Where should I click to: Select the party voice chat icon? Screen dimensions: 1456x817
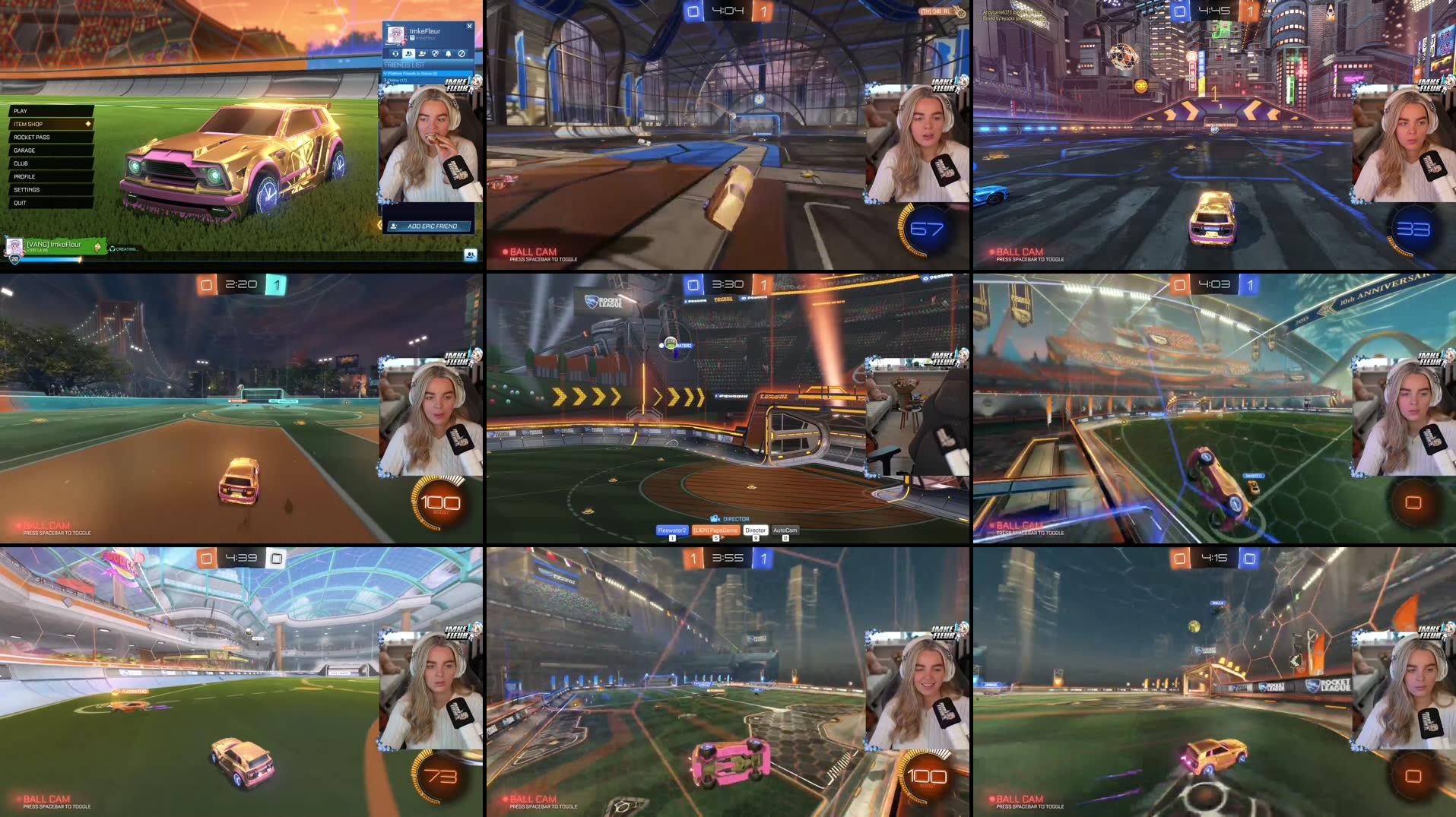click(x=395, y=54)
